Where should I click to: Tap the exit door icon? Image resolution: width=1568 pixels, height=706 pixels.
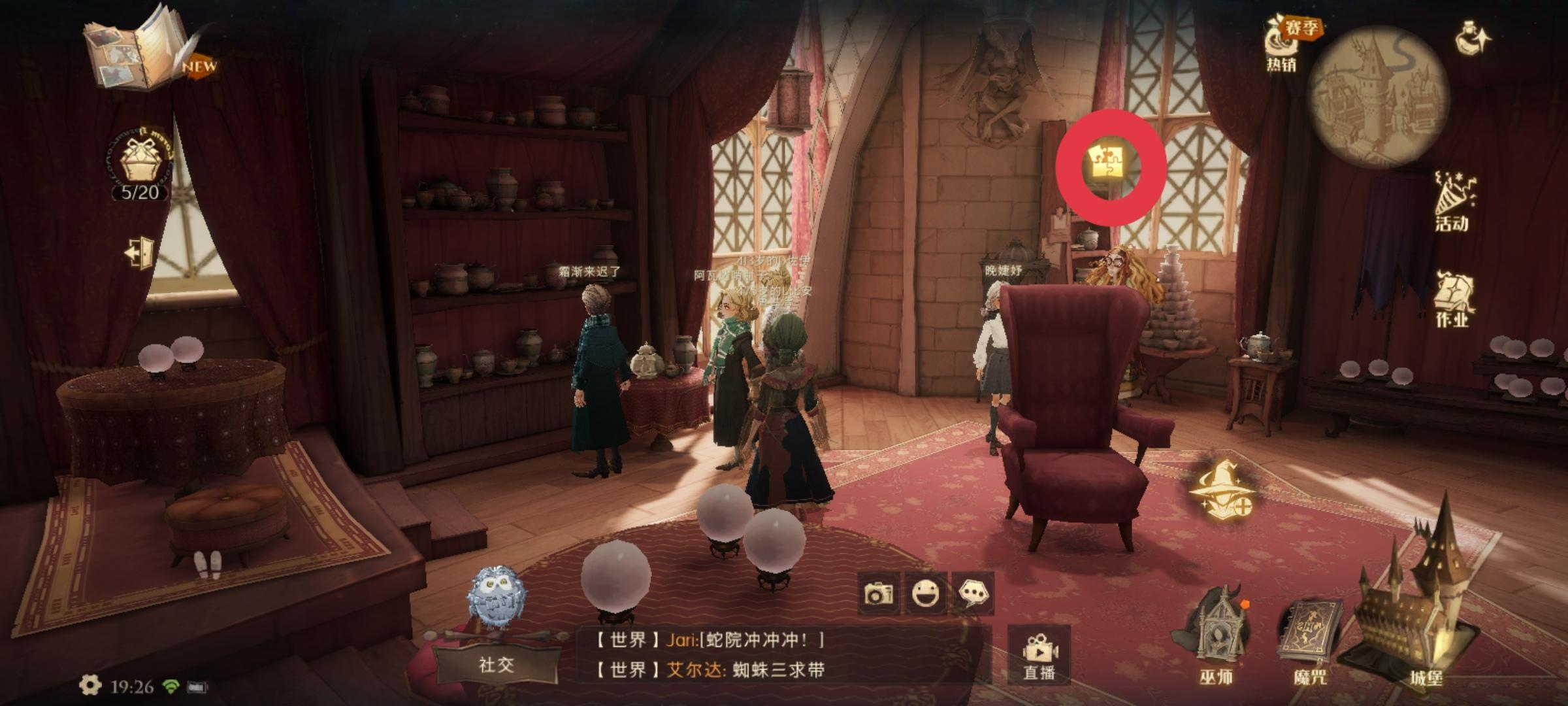click(140, 254)
